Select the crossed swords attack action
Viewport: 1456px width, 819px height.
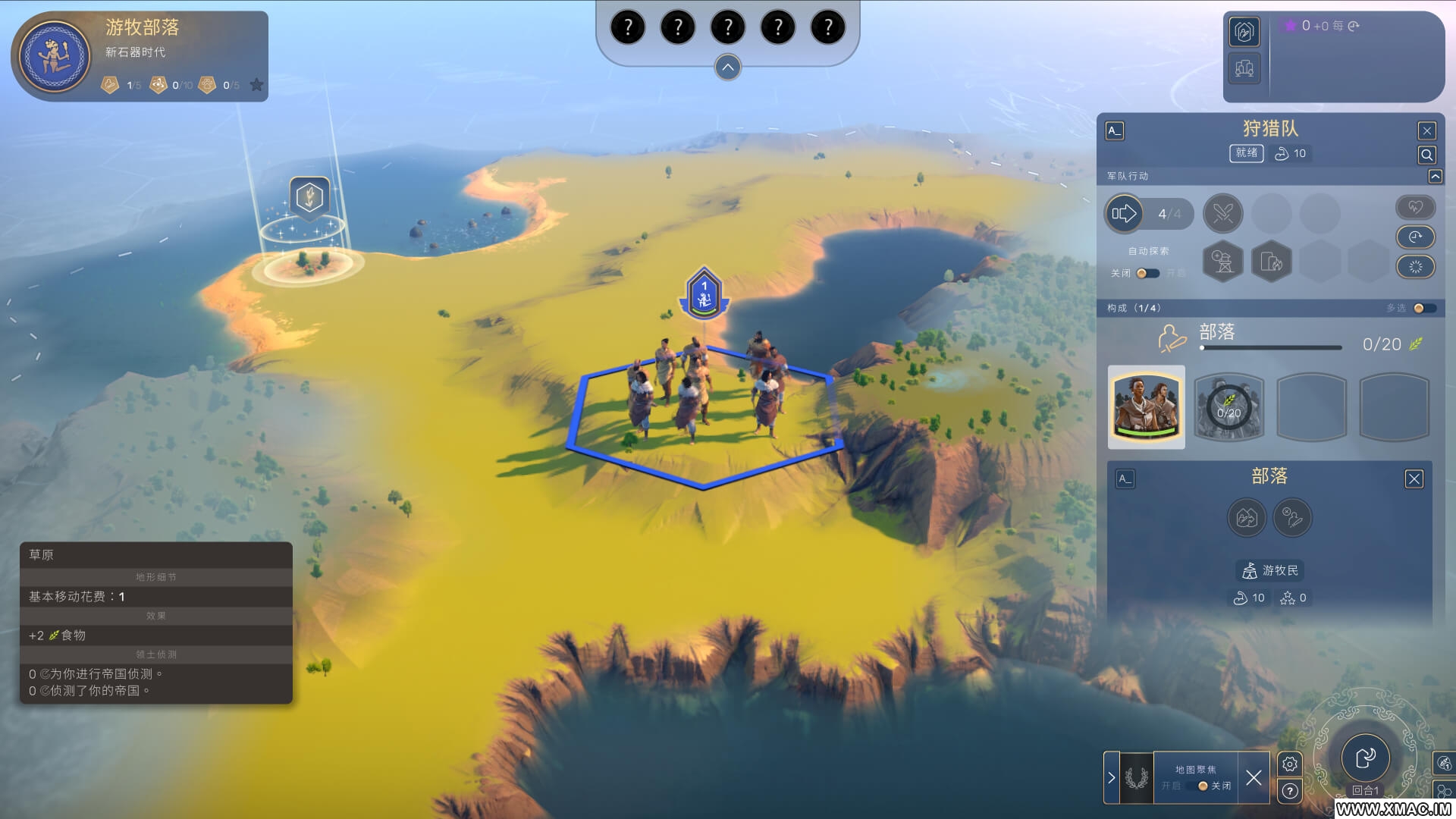1222,214
